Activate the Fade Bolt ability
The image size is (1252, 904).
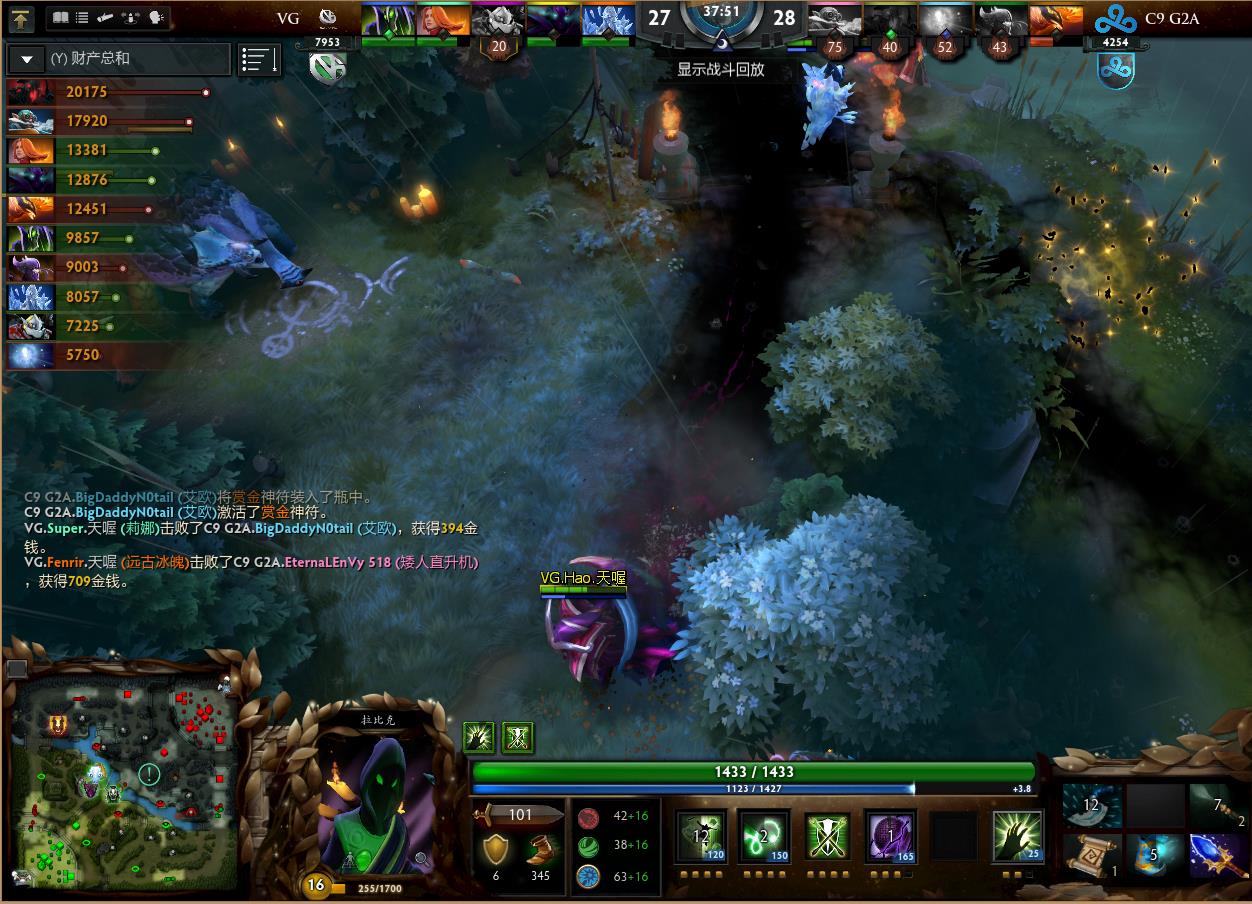click(764, 836)
